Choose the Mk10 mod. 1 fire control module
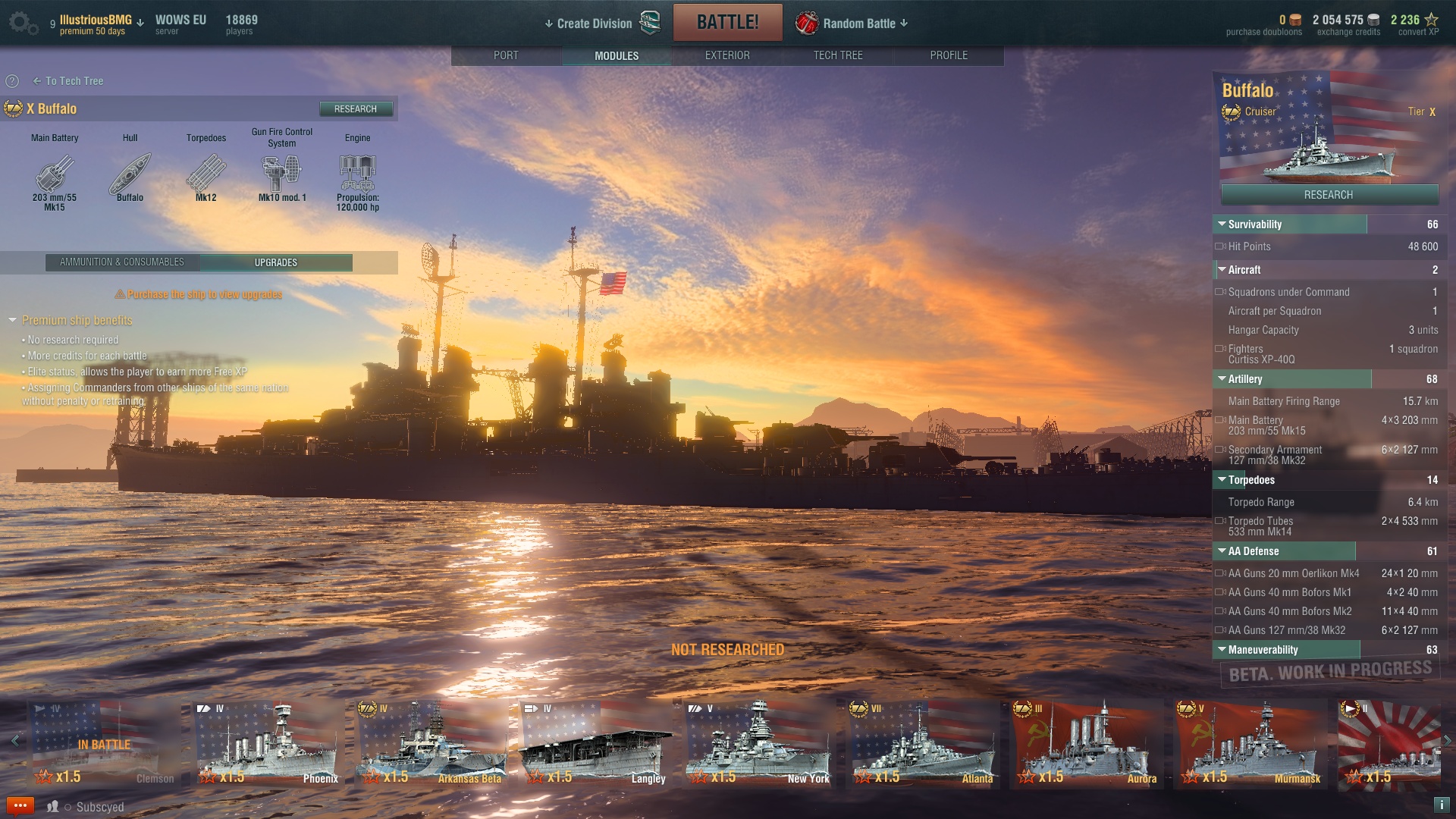Viewport: 1456px width, 819px height. pos(281,176)
